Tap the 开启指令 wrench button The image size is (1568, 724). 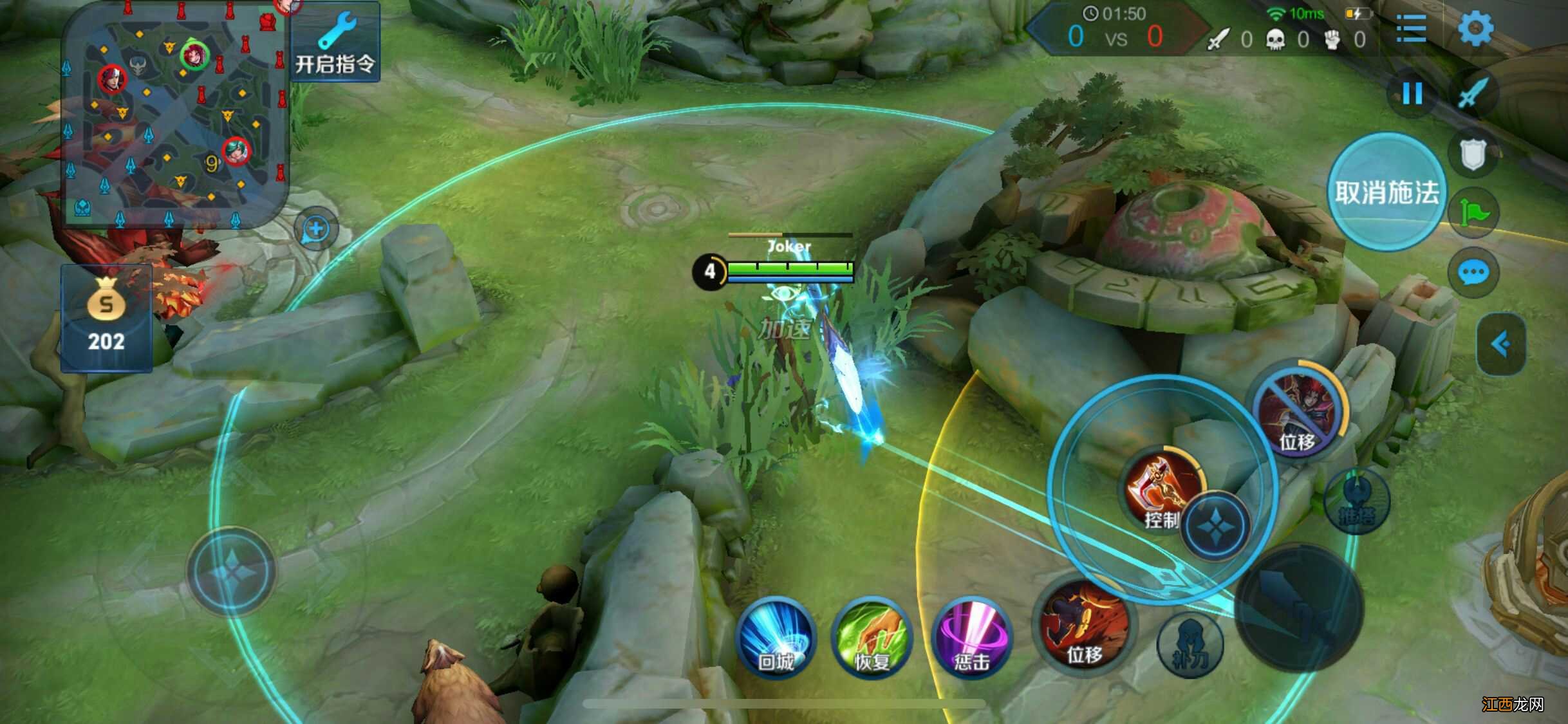pyautogui.click(x=335, y=44)
